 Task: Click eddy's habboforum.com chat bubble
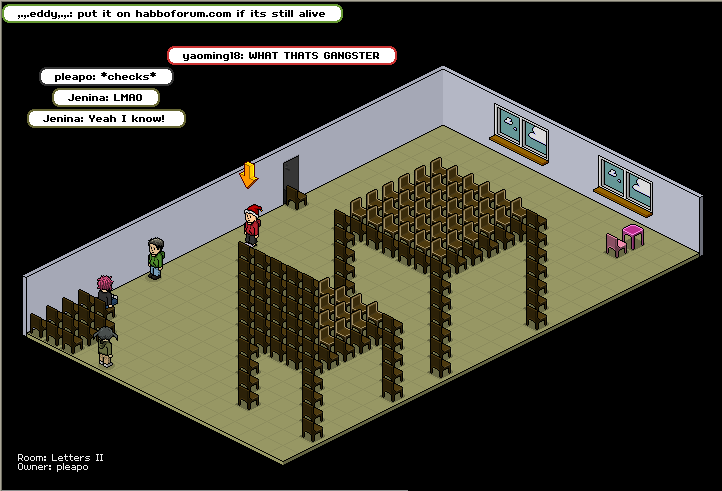click(x=172, y=14)
